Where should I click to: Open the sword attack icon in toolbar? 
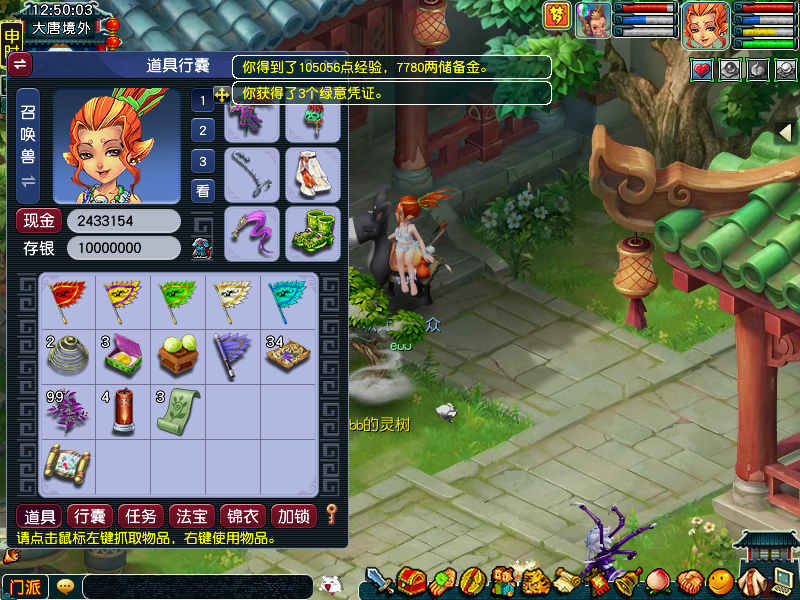[x=378, y=580]
